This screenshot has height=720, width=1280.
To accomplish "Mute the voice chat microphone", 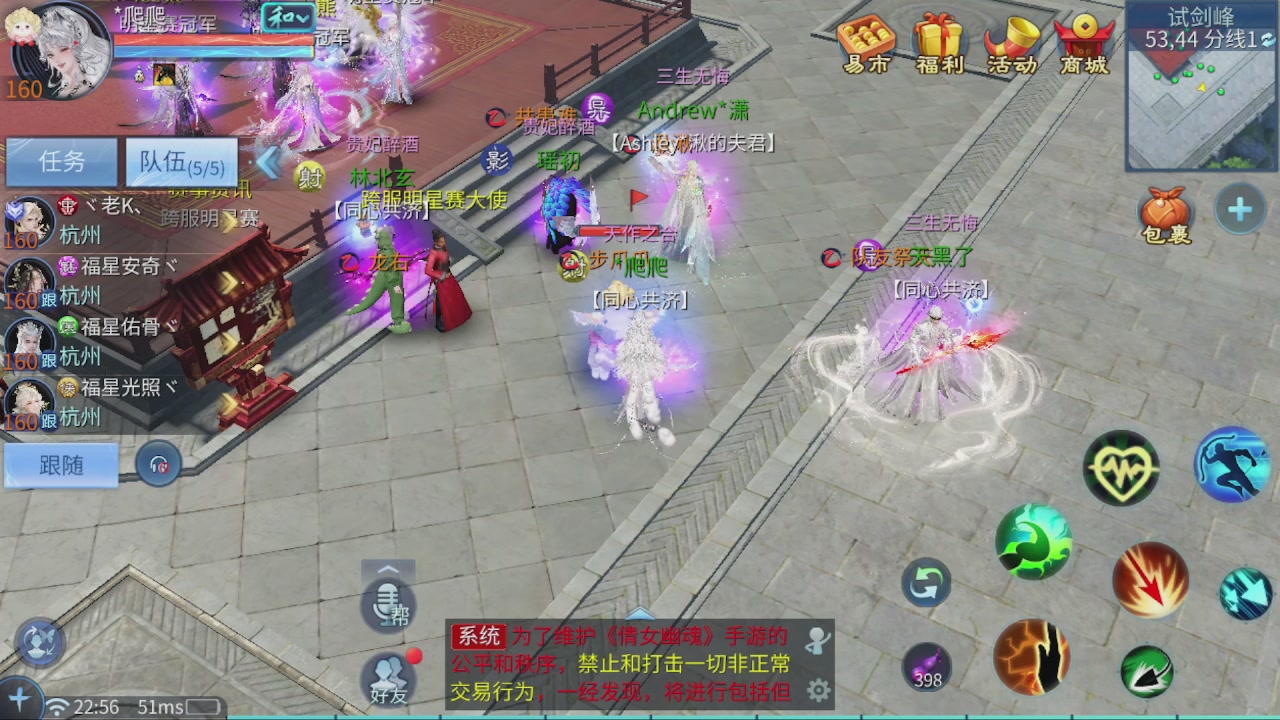I will [x=388, y=604].
